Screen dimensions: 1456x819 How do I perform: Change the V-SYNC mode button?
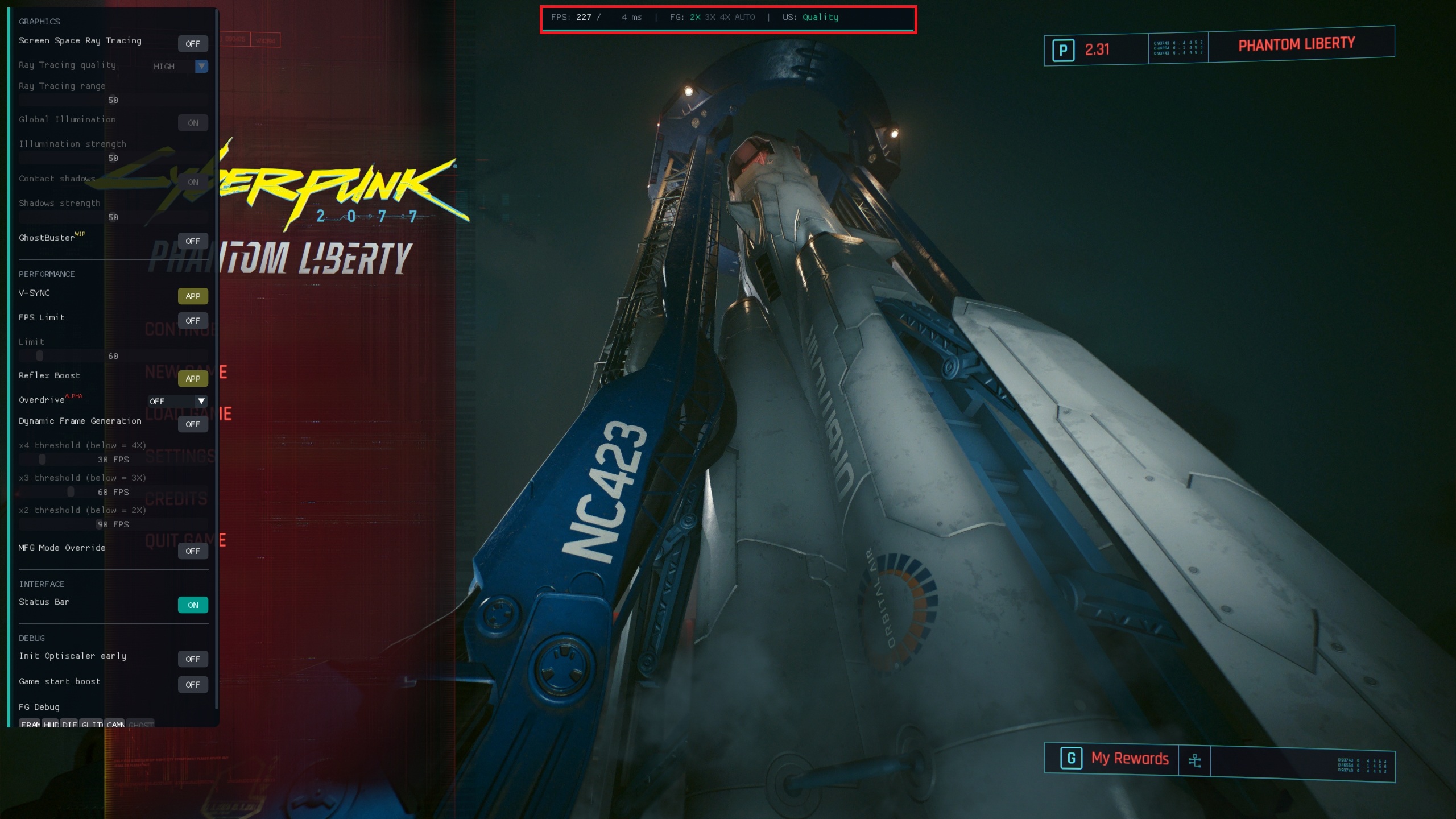point(193,296)
